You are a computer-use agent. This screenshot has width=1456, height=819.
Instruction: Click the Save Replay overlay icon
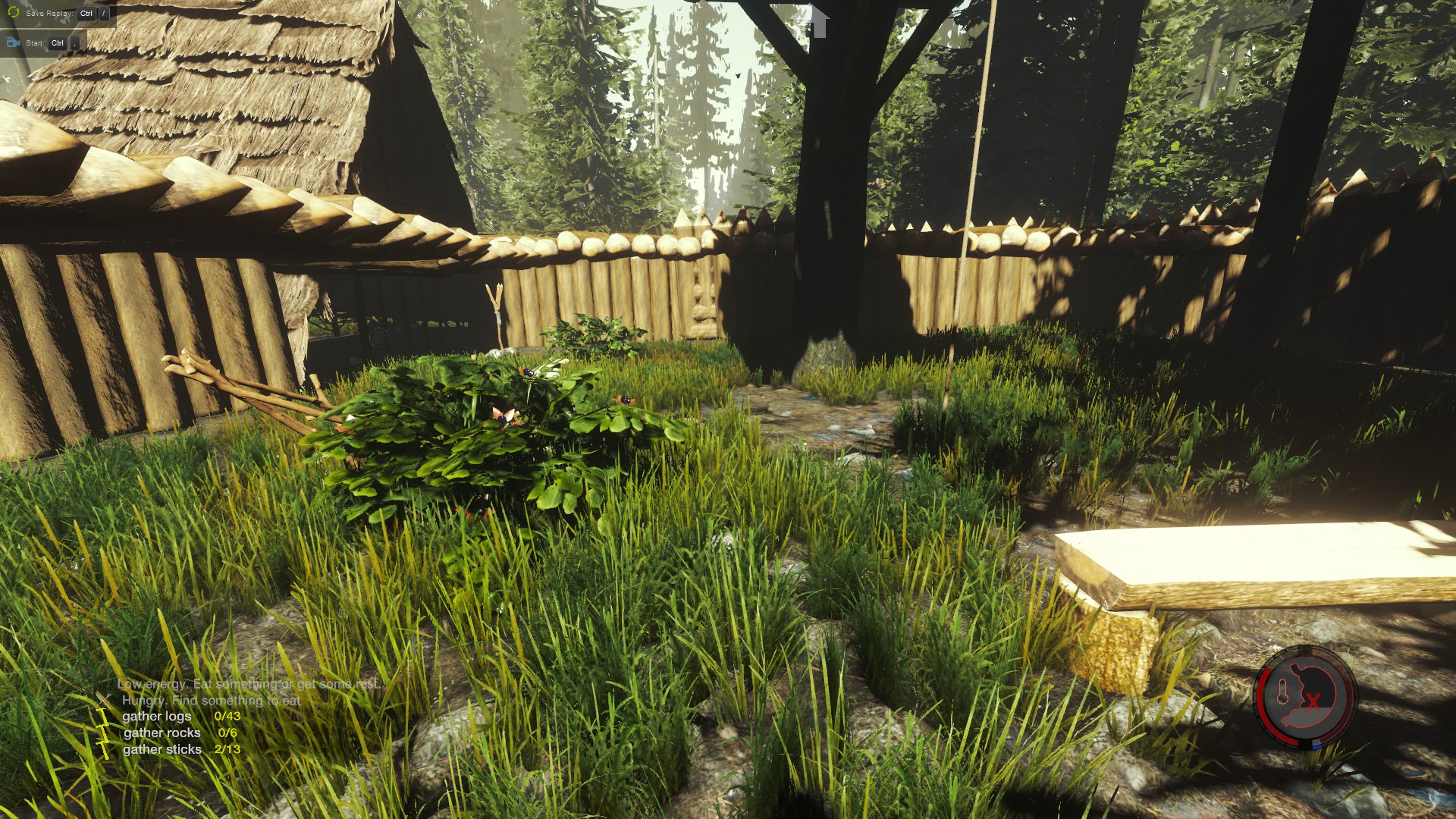[13, 13]
